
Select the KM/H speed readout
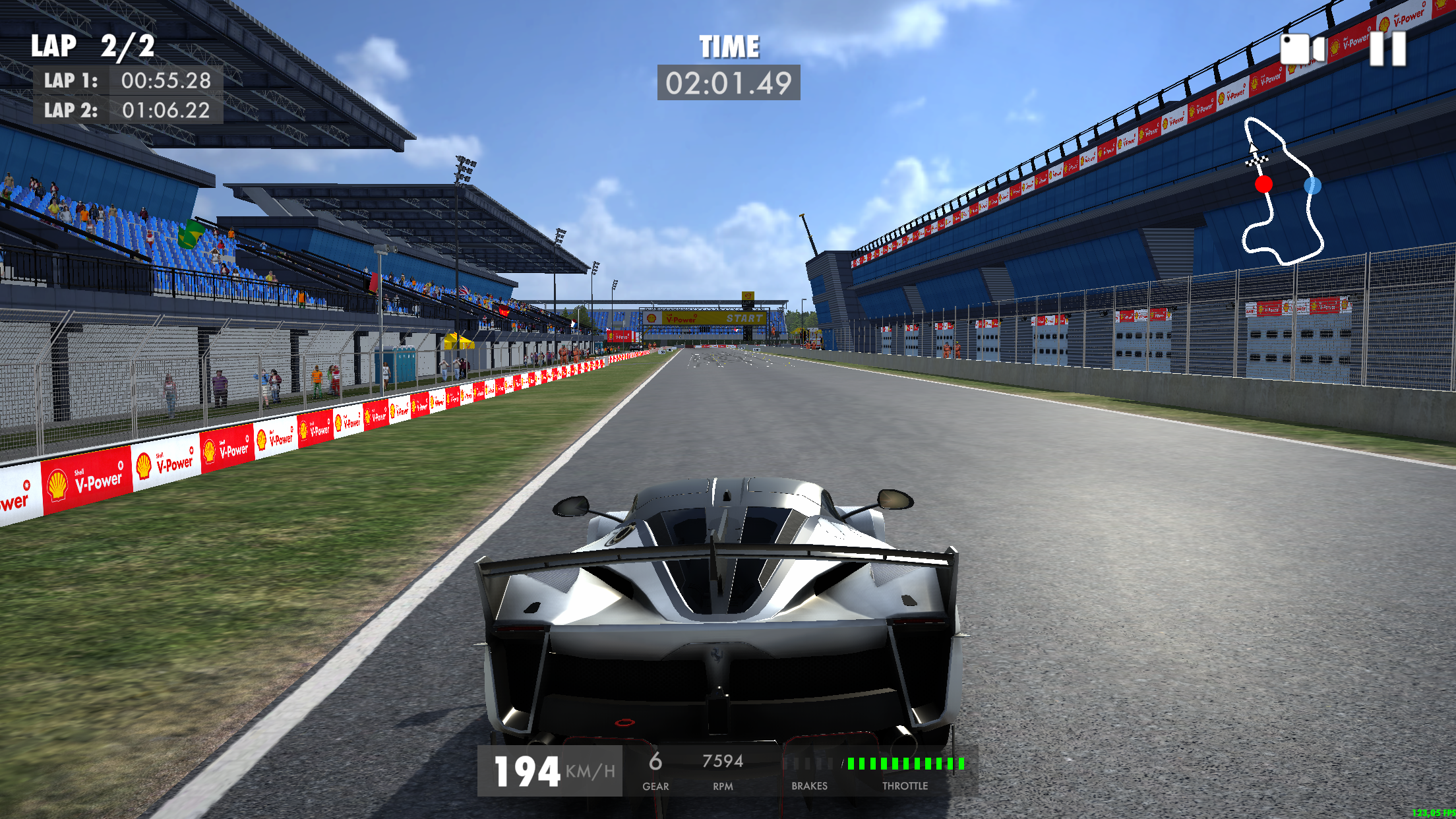coord(591,769)
